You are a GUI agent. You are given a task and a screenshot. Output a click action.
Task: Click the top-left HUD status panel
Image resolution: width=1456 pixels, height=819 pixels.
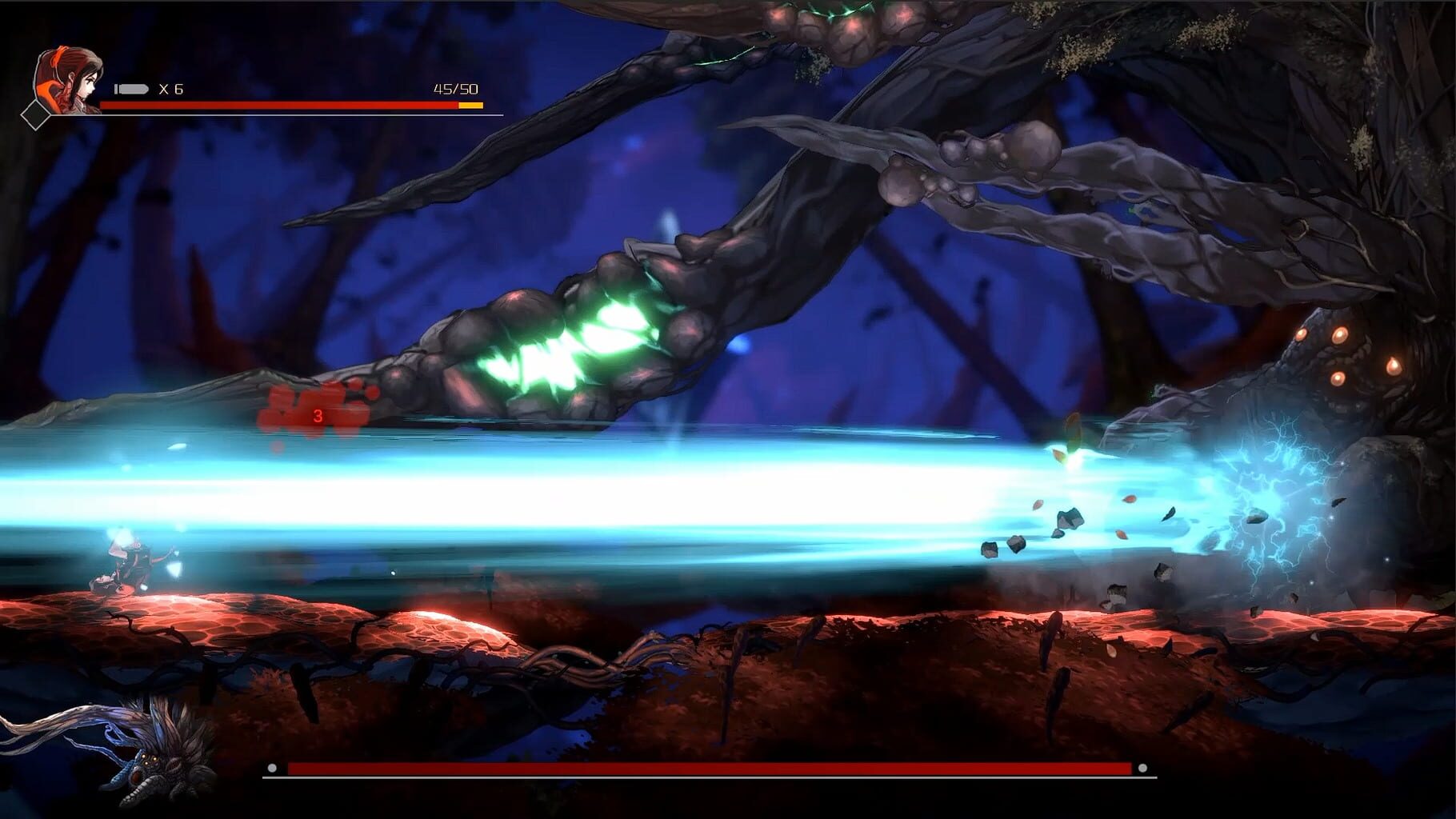(x=240, y=88)
